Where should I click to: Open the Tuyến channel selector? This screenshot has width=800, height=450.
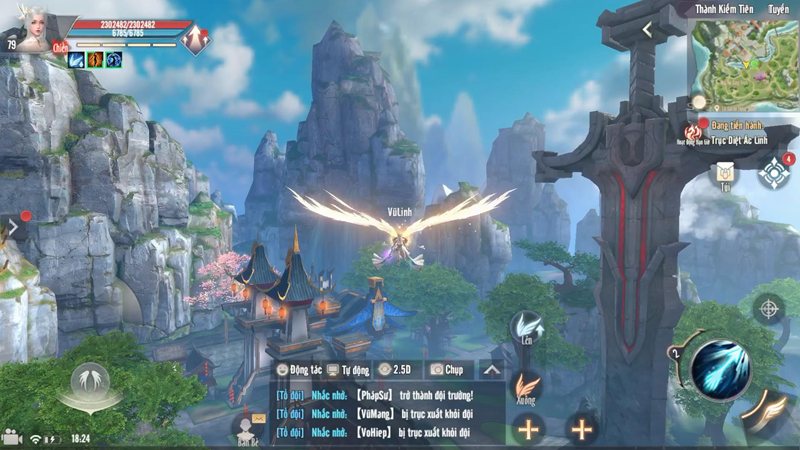(778, 9)
